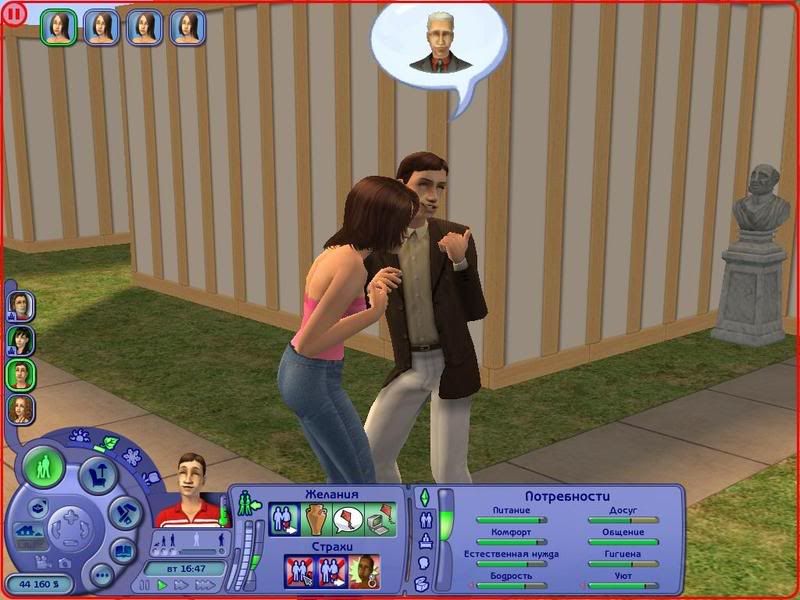800x600 pixels.
Task: Open the story album book button
Action: [x=123, y=550]
